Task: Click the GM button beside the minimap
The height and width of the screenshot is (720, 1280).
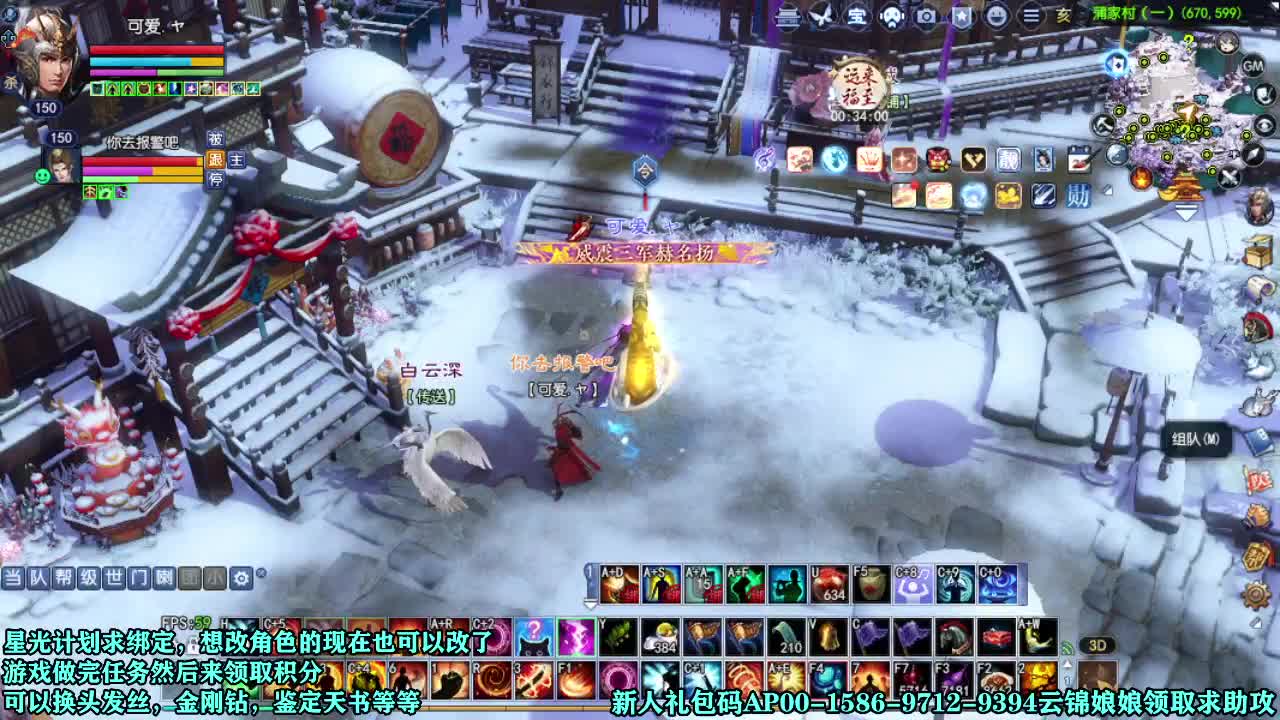Action: point(1253,66)
